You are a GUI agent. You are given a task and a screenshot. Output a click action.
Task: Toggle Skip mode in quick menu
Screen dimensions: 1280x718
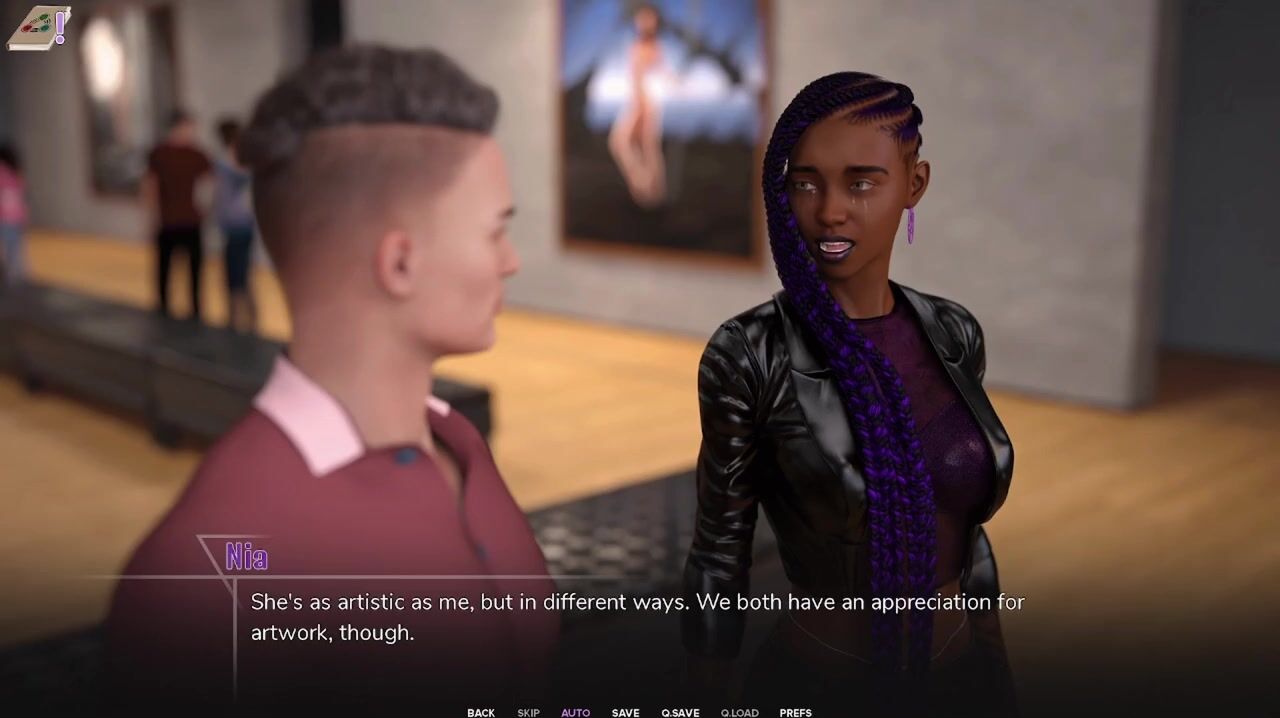pyautogui.click(x=528, y=712)
